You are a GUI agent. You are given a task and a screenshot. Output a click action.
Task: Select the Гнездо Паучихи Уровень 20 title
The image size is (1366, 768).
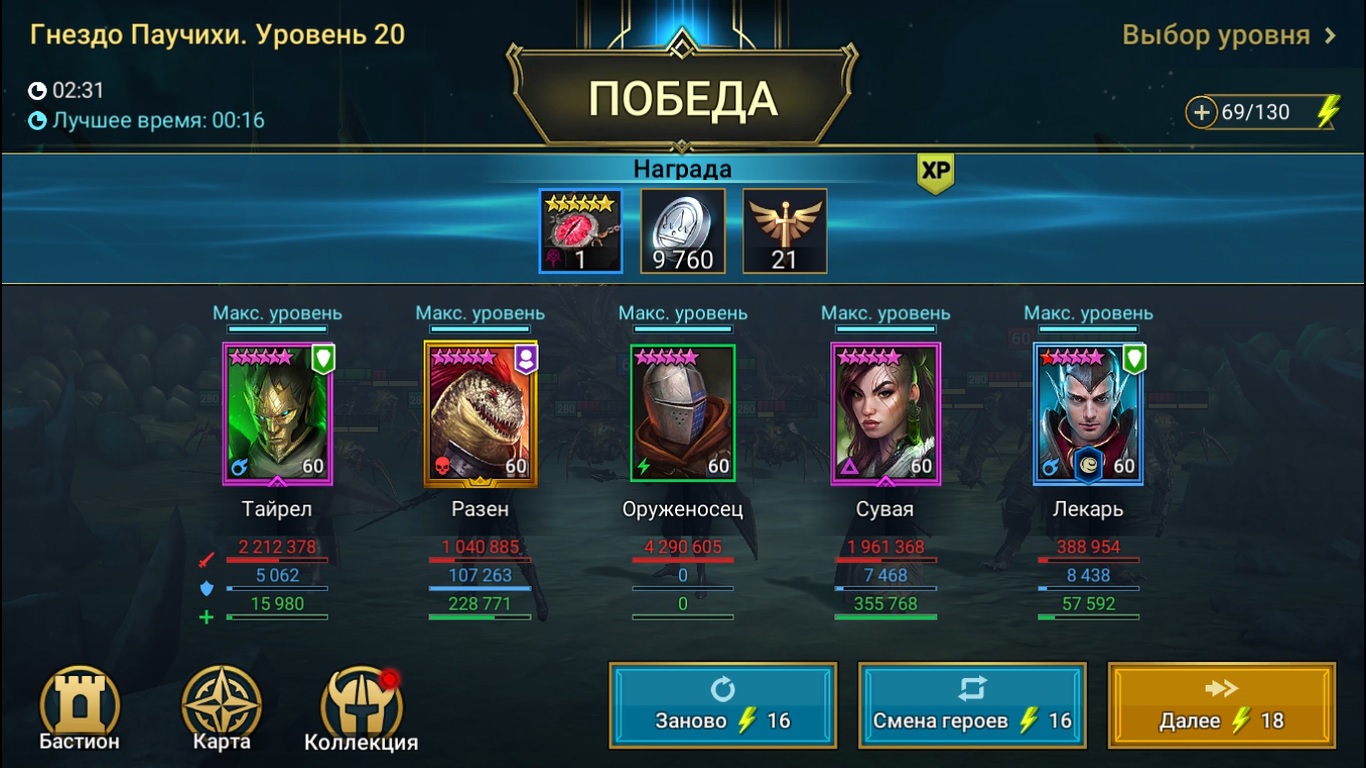pyautogui.click(x=215, y=31)
